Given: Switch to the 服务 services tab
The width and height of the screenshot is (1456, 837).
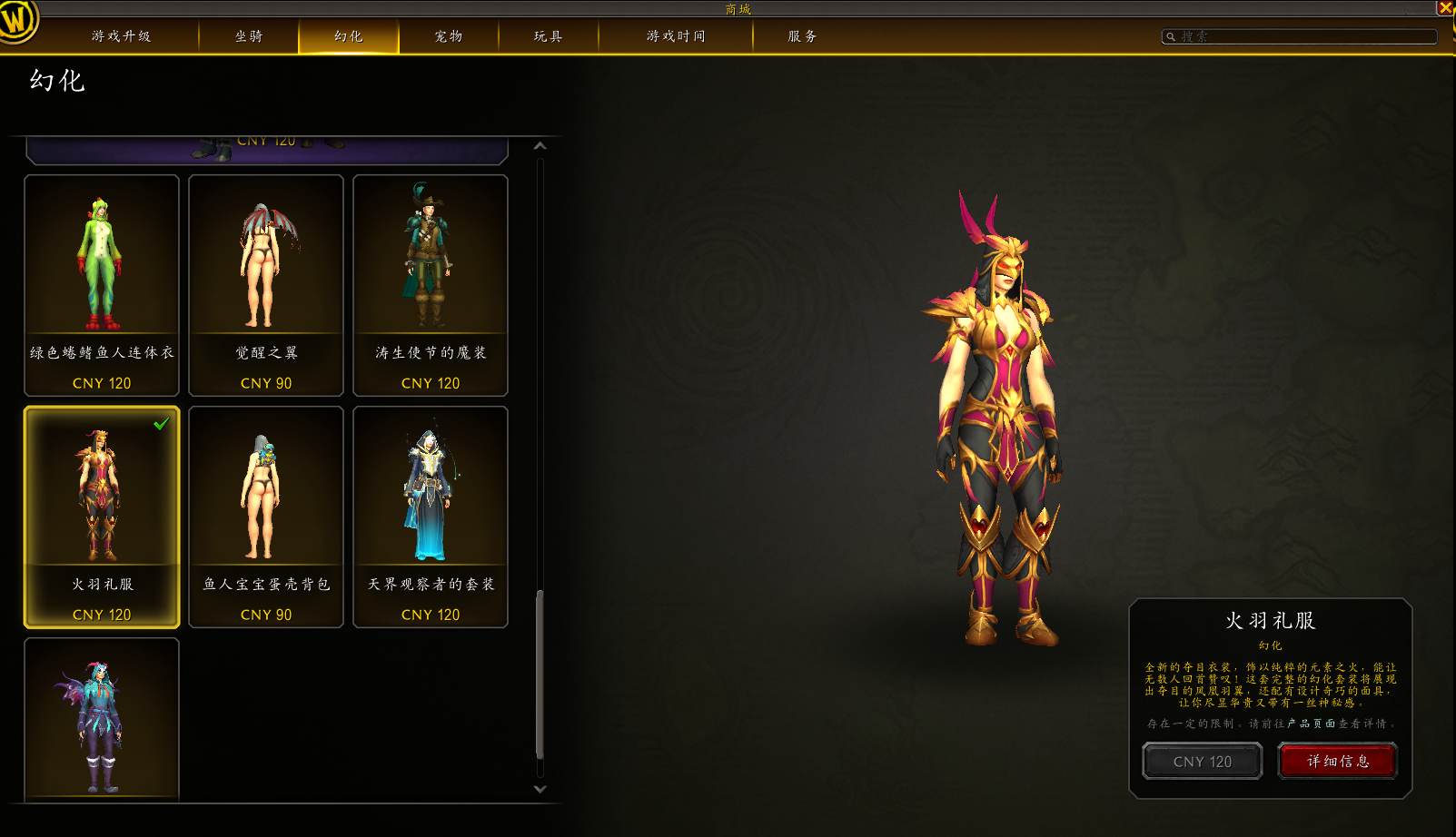Looking at the screenshot, I should click(802, 36).
